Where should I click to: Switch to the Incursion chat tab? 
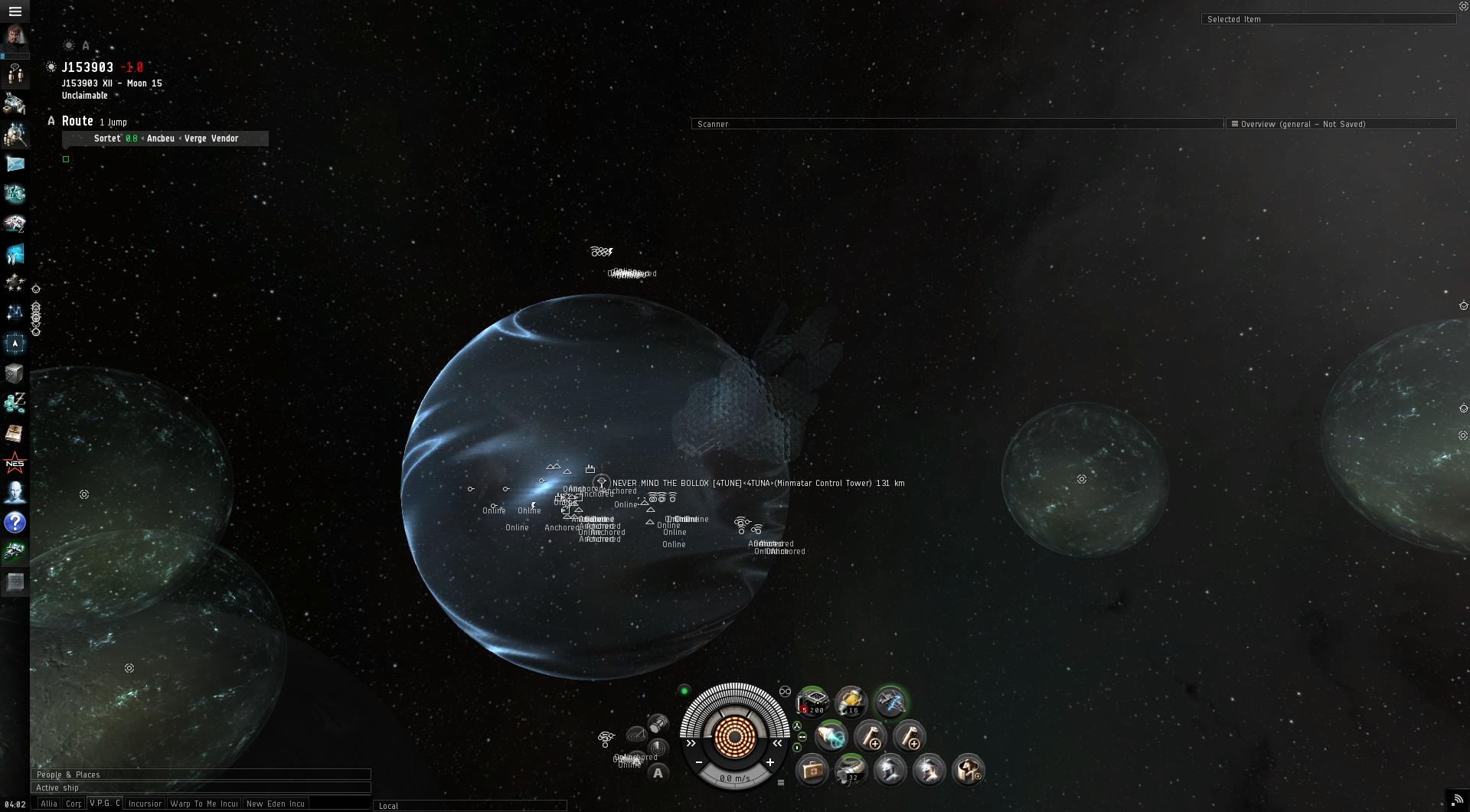click(145, 804)
